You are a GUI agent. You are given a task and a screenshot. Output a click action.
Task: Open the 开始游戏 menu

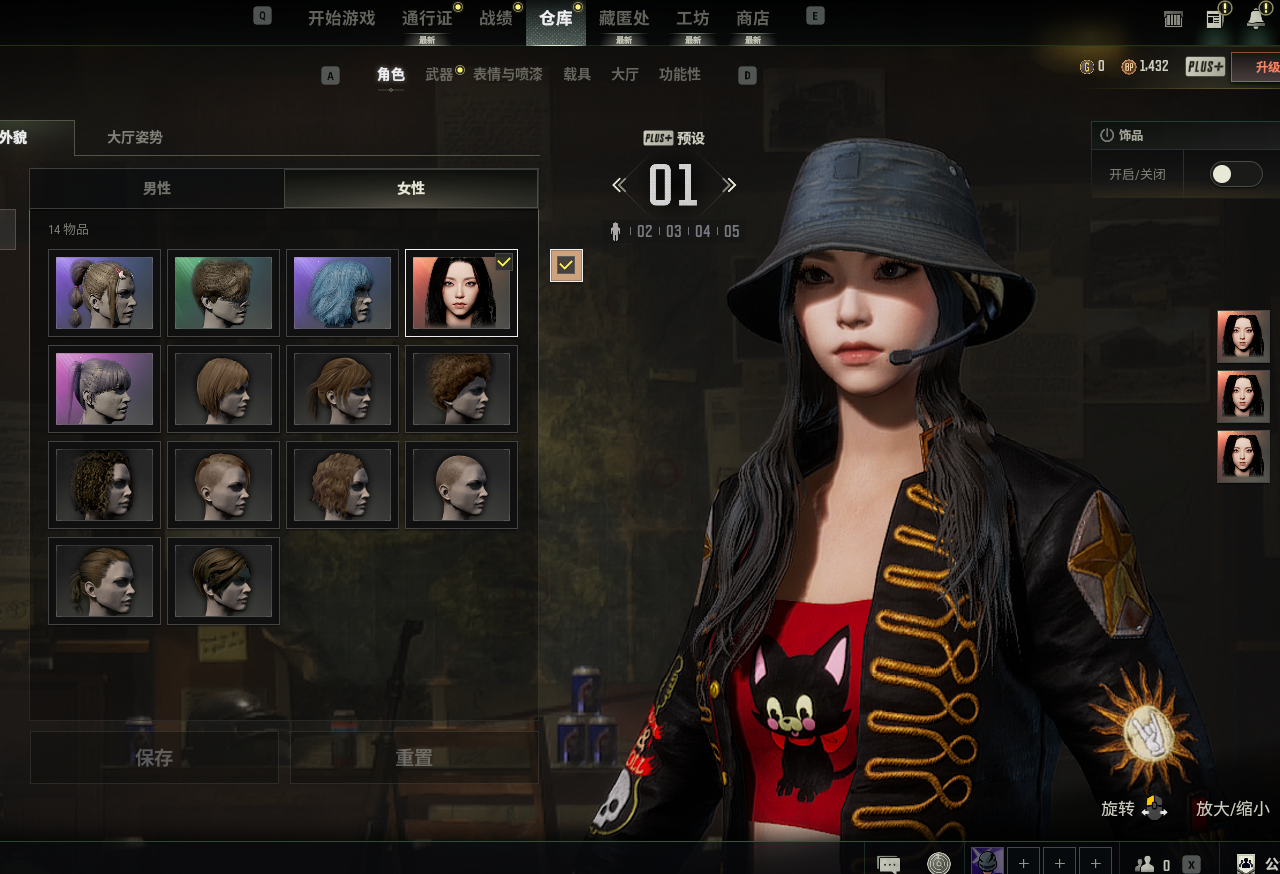(x=341, y=18)
